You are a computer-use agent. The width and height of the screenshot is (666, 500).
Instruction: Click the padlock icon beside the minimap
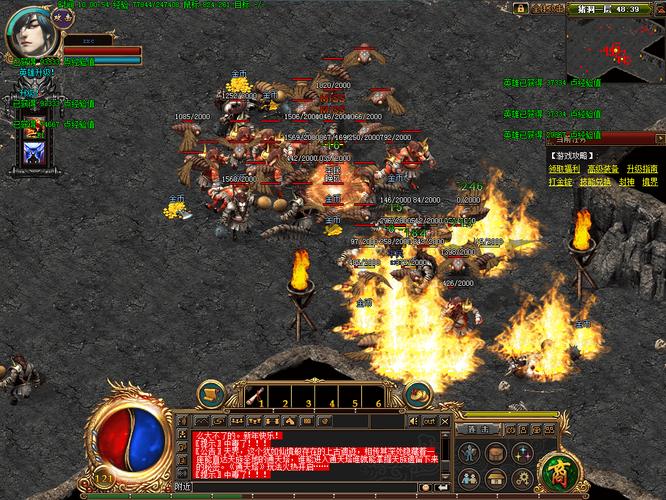pos(520,8)
